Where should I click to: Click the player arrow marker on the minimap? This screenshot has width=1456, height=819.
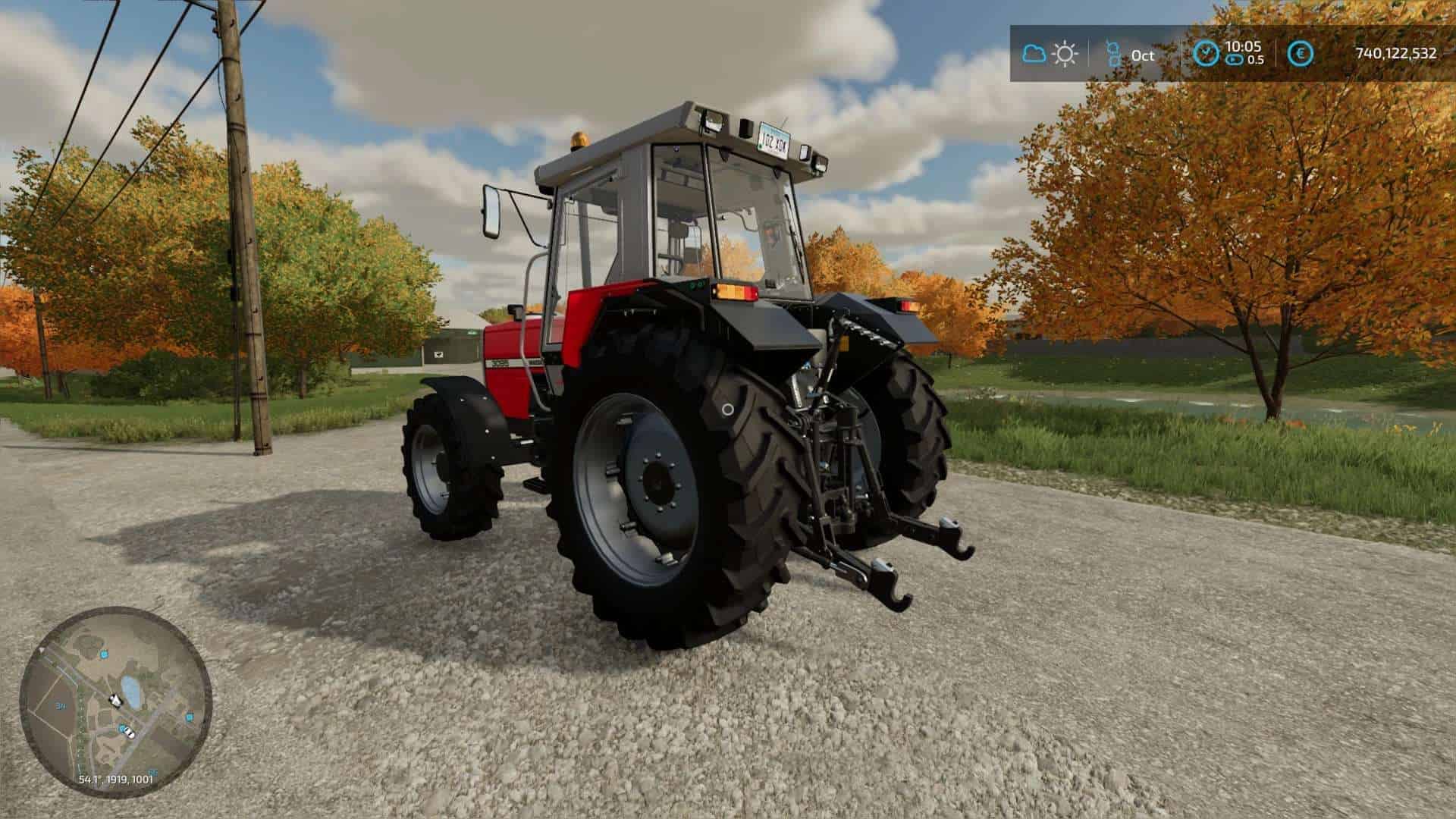pyautogui.click(x=115, y=700)
